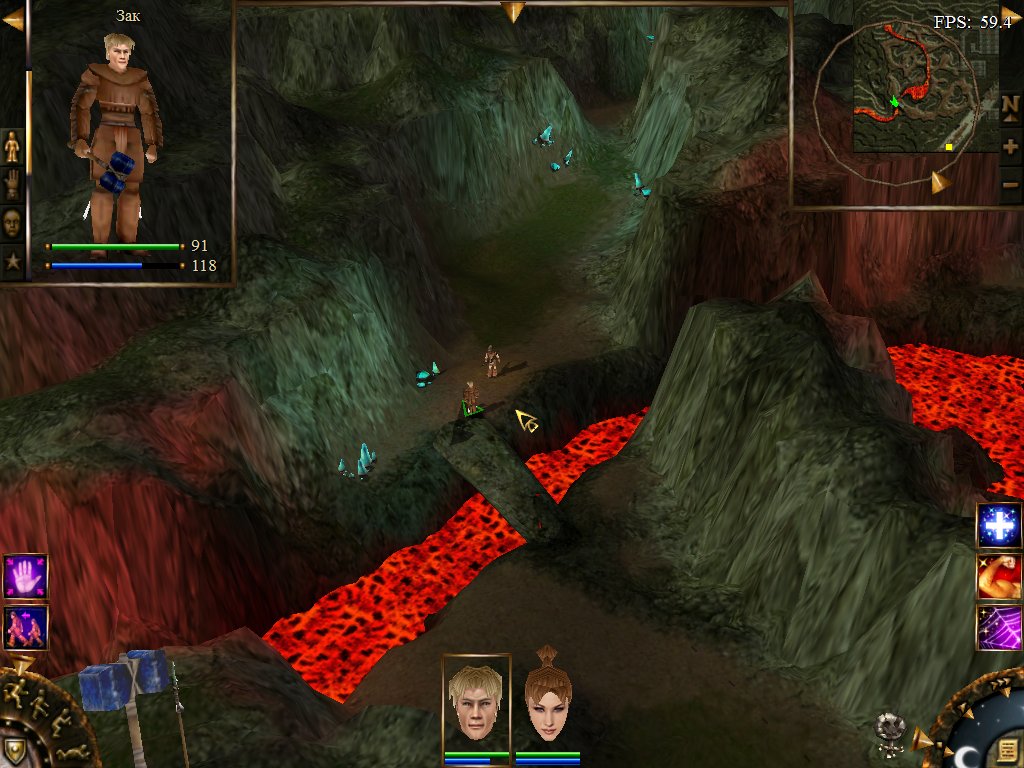
Task: Open the scroll journal icon
Action: tap(1006, 748)
